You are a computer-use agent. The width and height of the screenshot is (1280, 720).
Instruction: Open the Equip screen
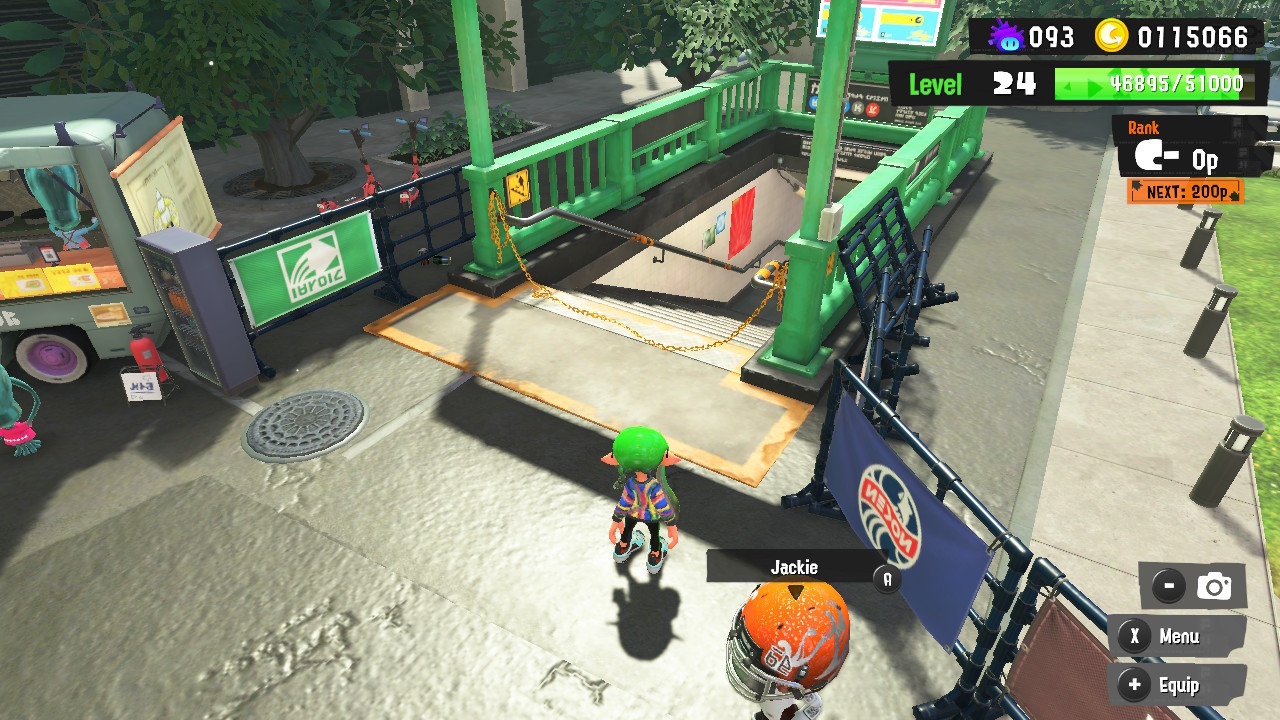[1176, 685]
